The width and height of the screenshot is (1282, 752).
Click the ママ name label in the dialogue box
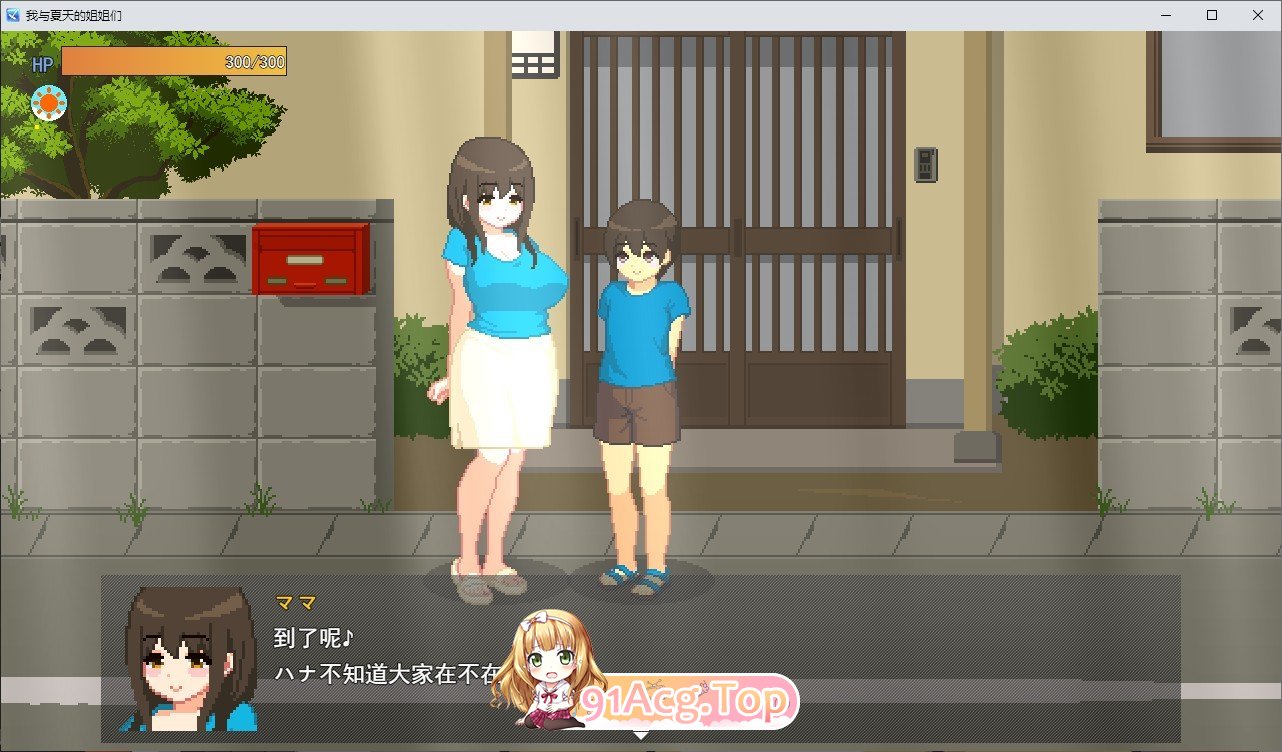click(298, 601)
